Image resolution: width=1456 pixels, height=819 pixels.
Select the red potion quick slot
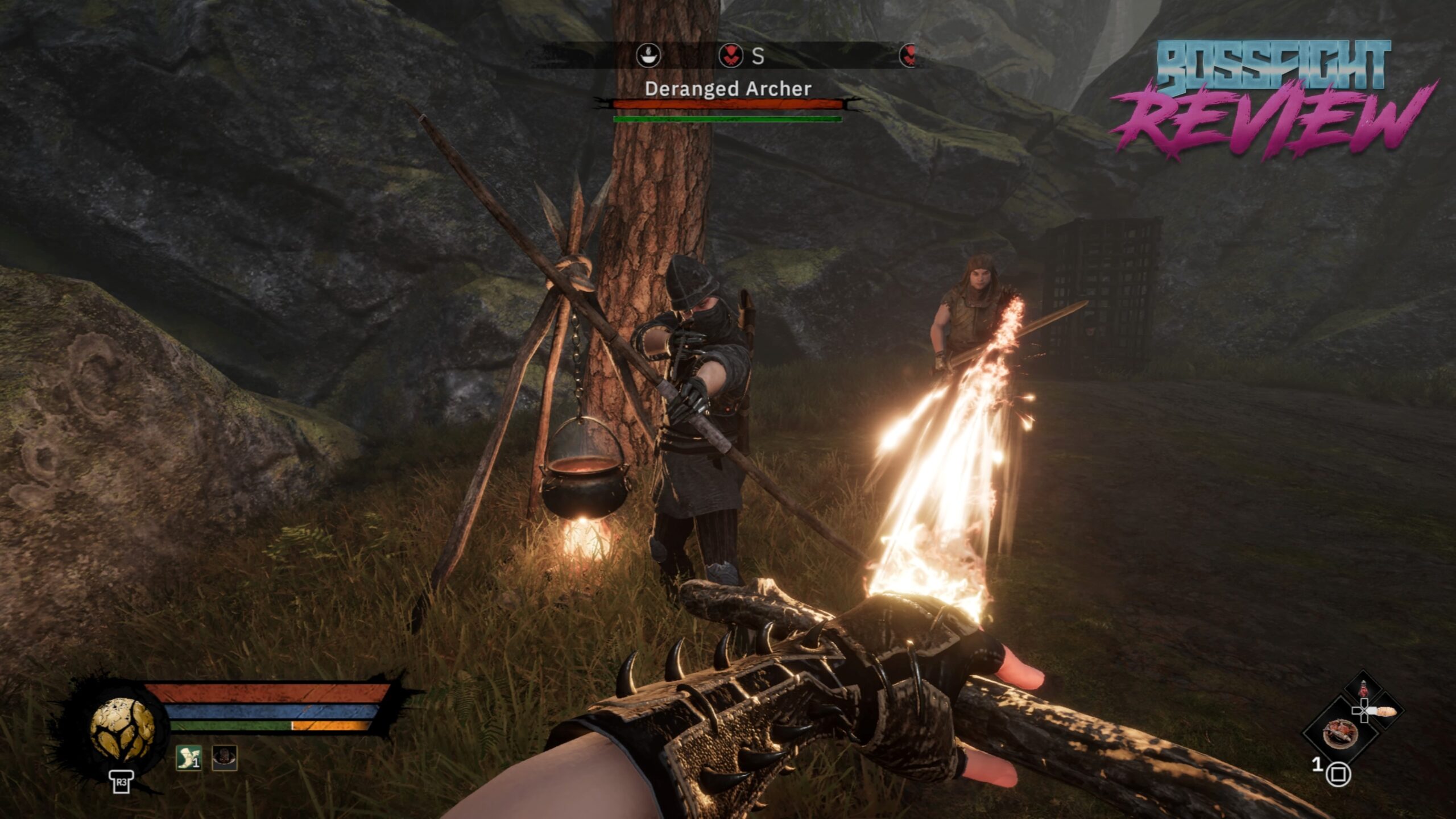click(1363, 690)
